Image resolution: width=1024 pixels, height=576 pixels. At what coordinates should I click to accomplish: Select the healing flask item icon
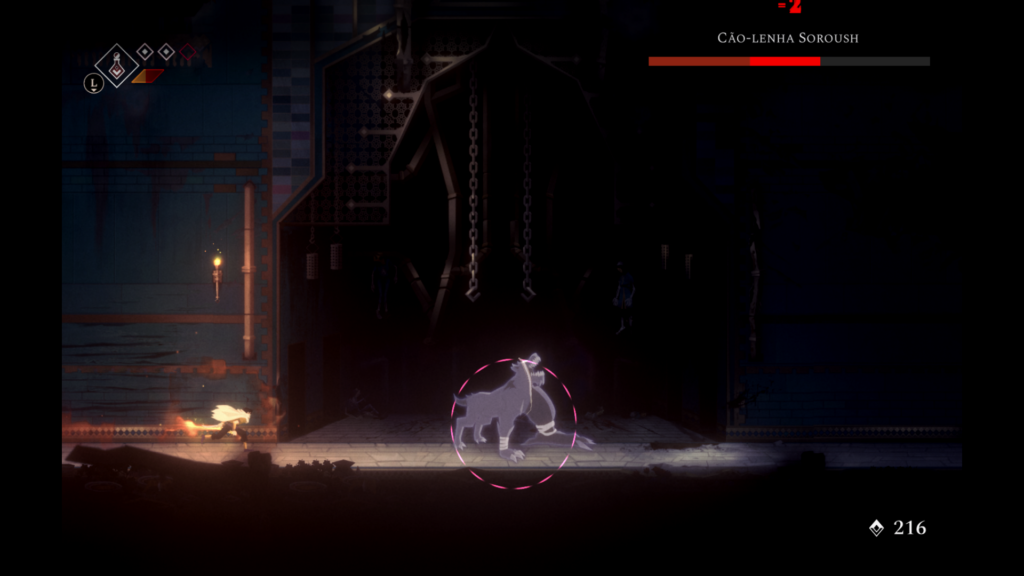(117, 65)
